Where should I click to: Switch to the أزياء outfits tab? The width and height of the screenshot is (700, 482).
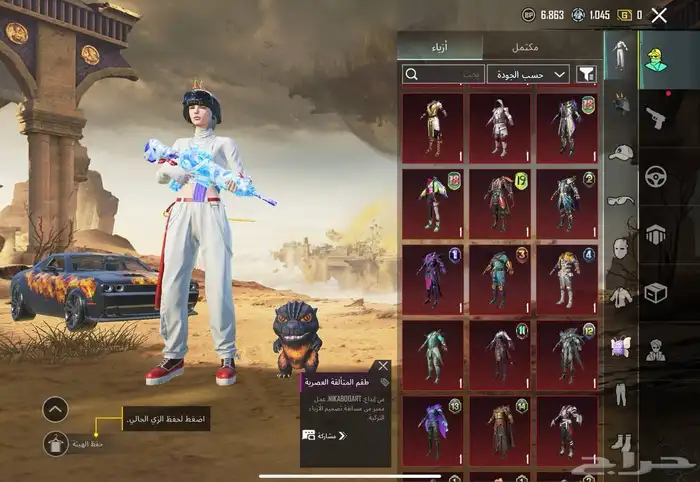(440, 47)
